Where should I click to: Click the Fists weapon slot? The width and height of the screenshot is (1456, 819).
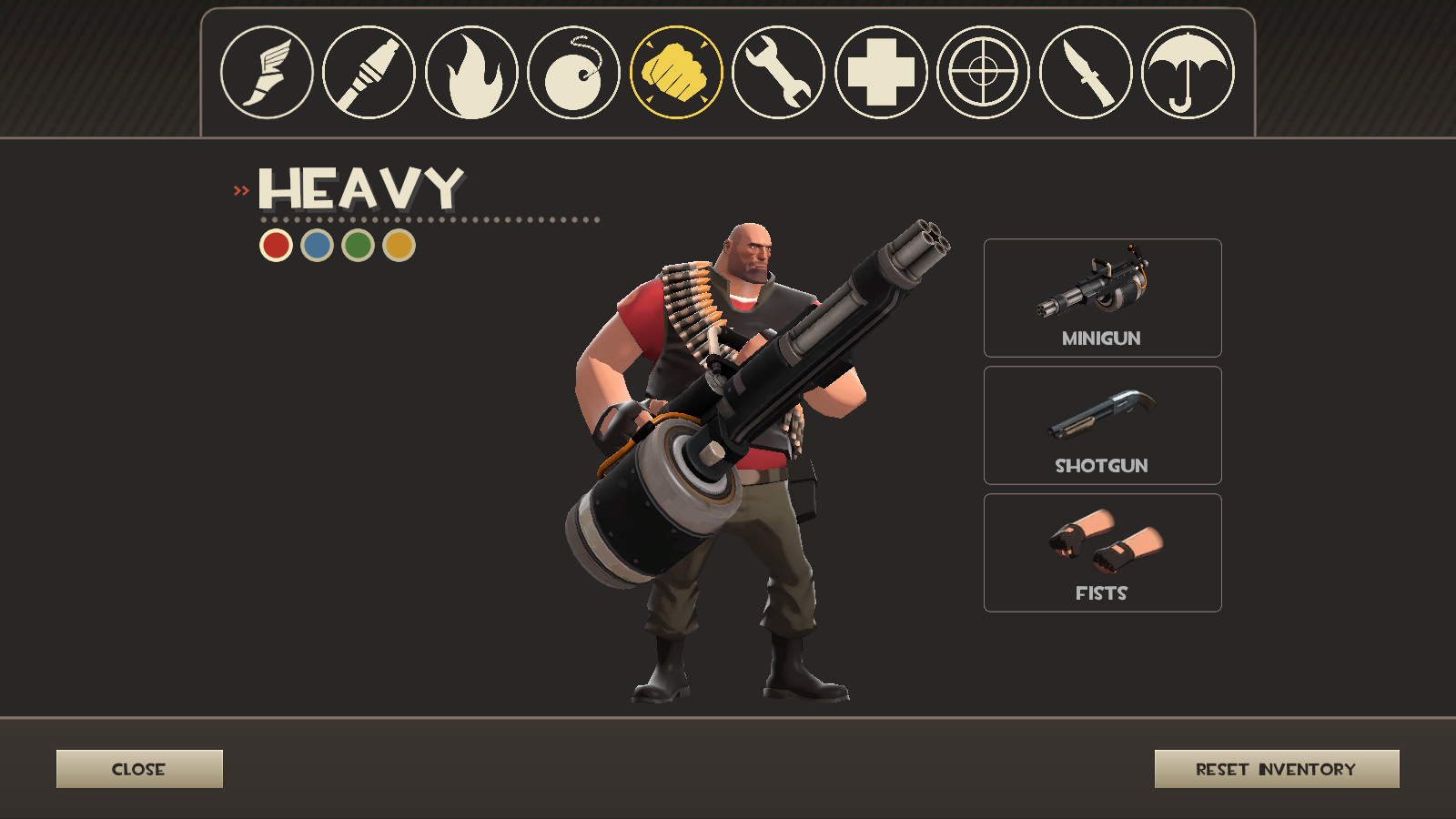point(1102,551)
